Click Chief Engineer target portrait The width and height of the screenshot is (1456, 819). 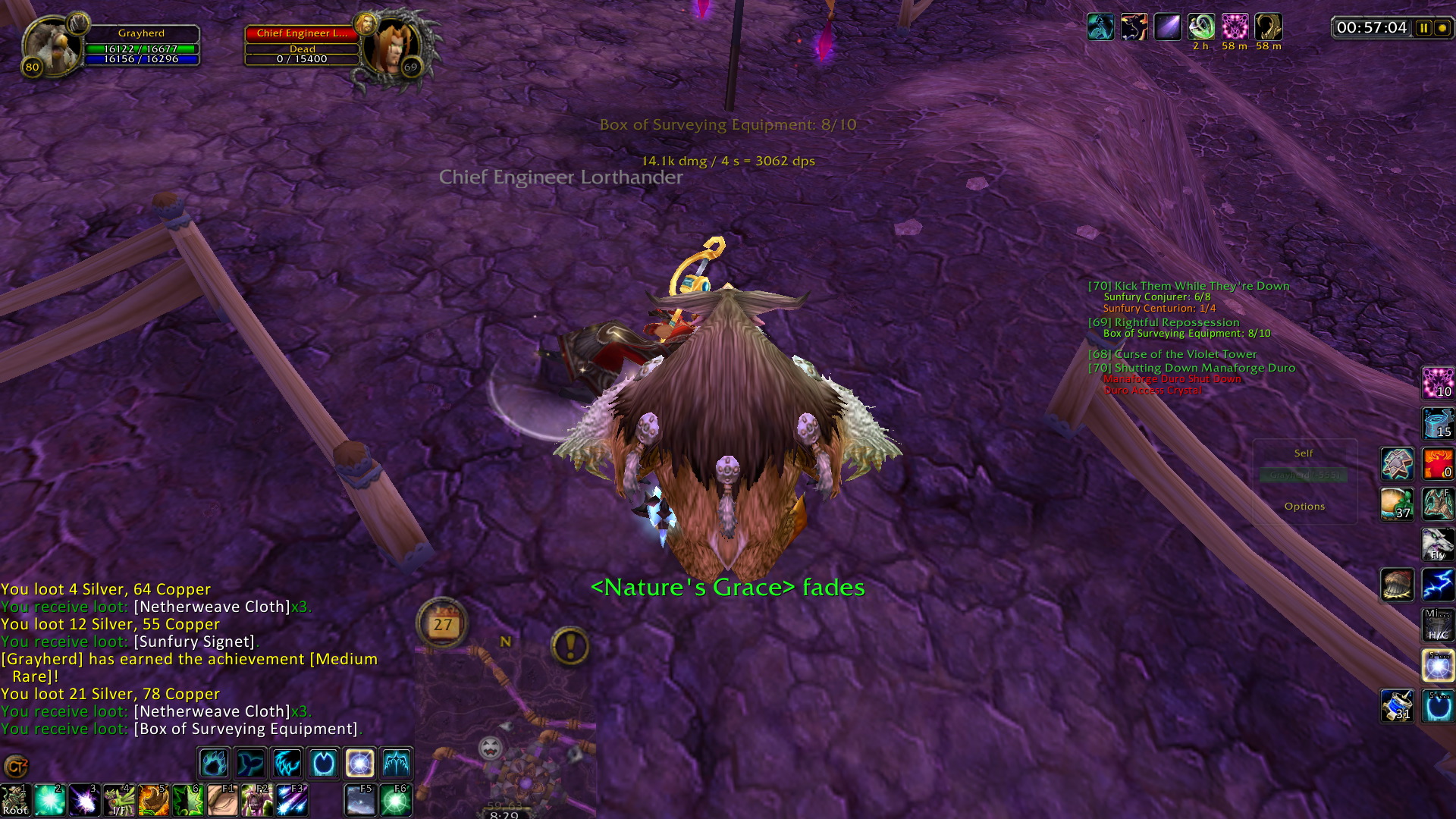[390, 47]
